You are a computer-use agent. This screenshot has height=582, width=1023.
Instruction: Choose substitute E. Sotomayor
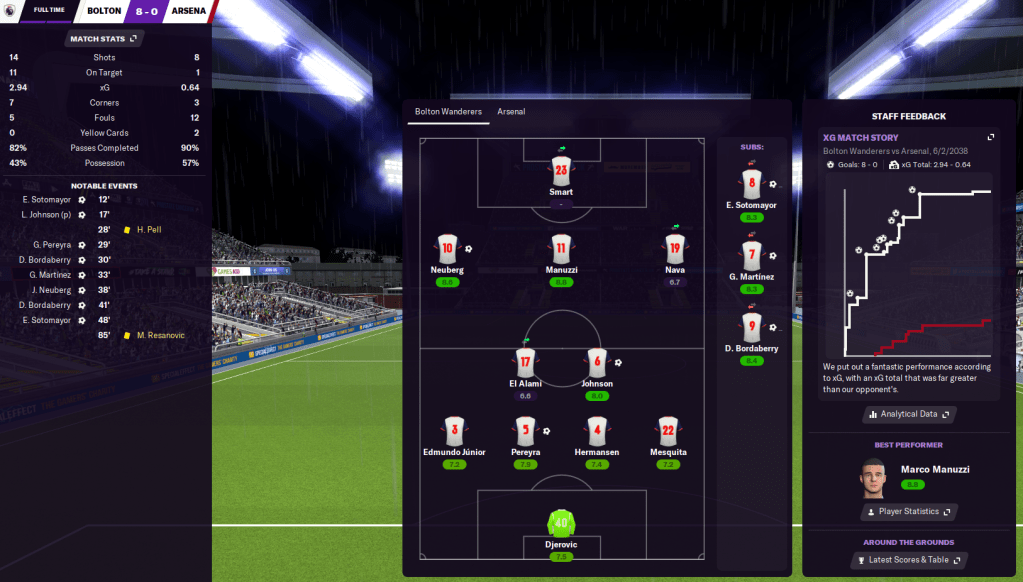[752, 183]
